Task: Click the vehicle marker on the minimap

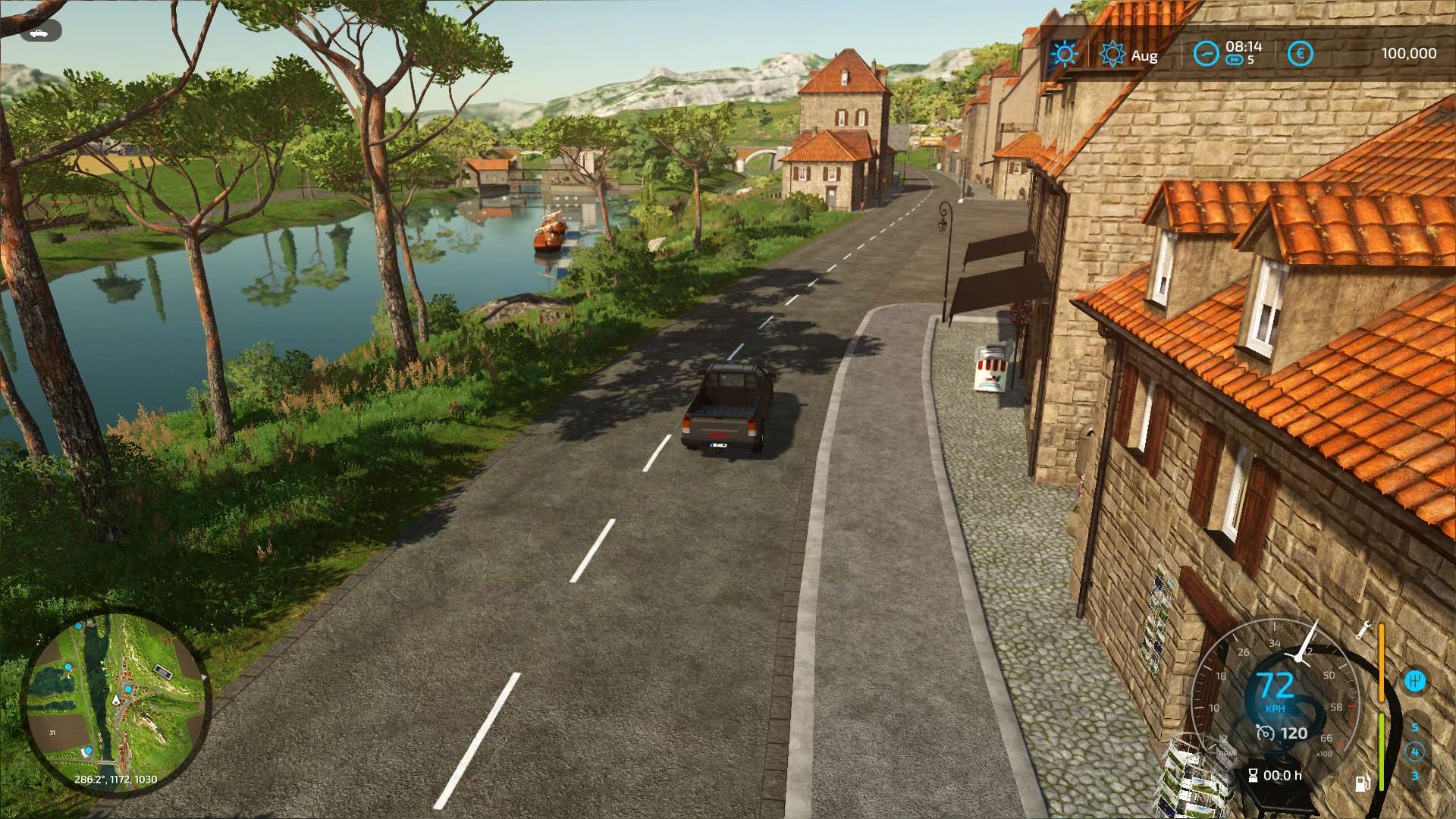Action: click(115, 701)
